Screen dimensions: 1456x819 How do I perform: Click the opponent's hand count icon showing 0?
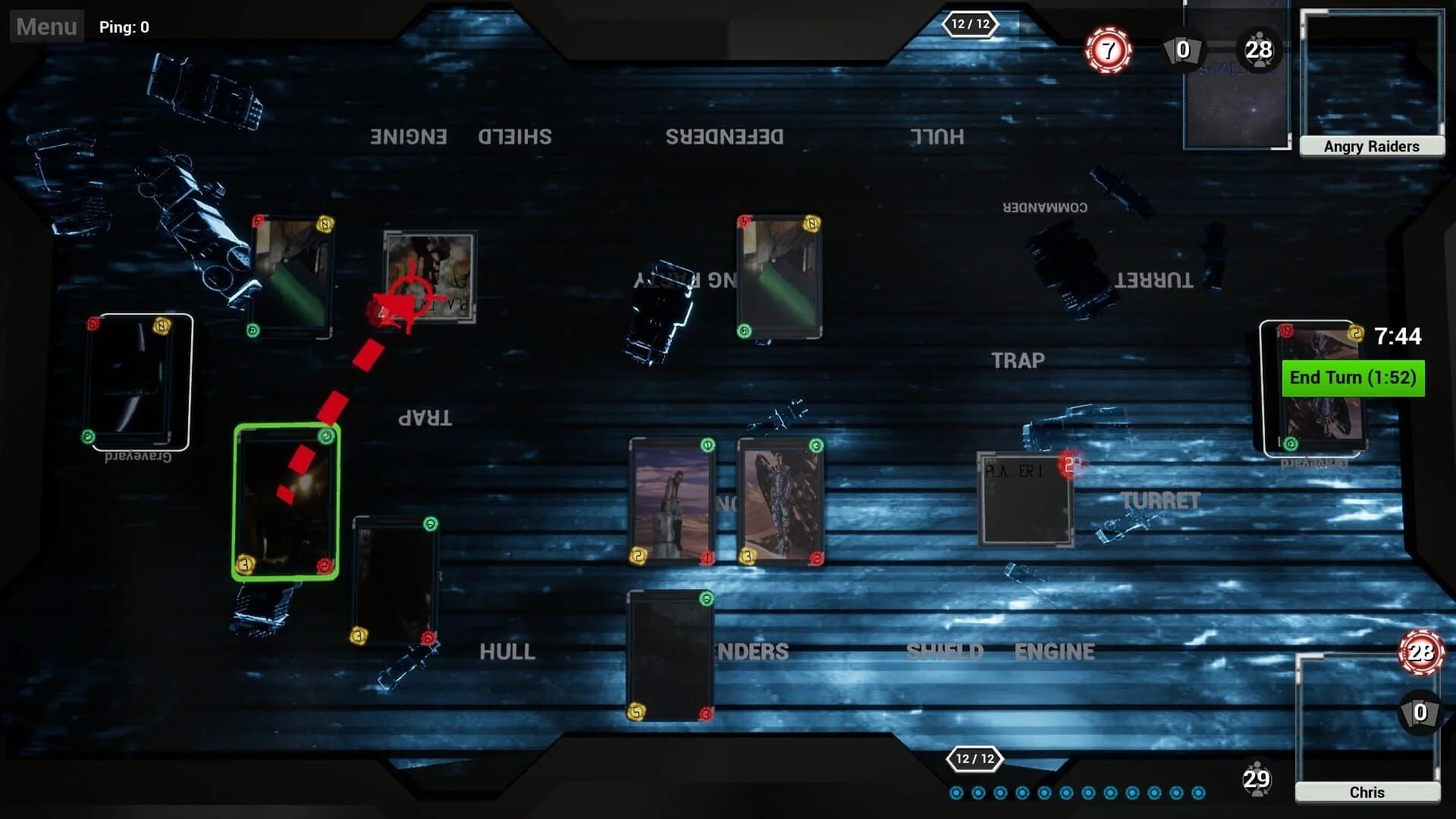1182,52
